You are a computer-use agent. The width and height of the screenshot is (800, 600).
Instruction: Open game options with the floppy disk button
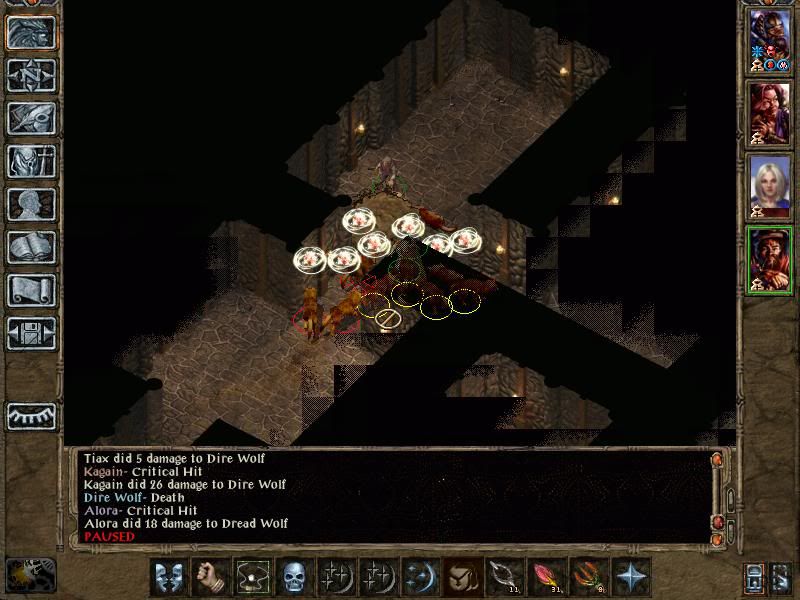click(x=31, y=333)
